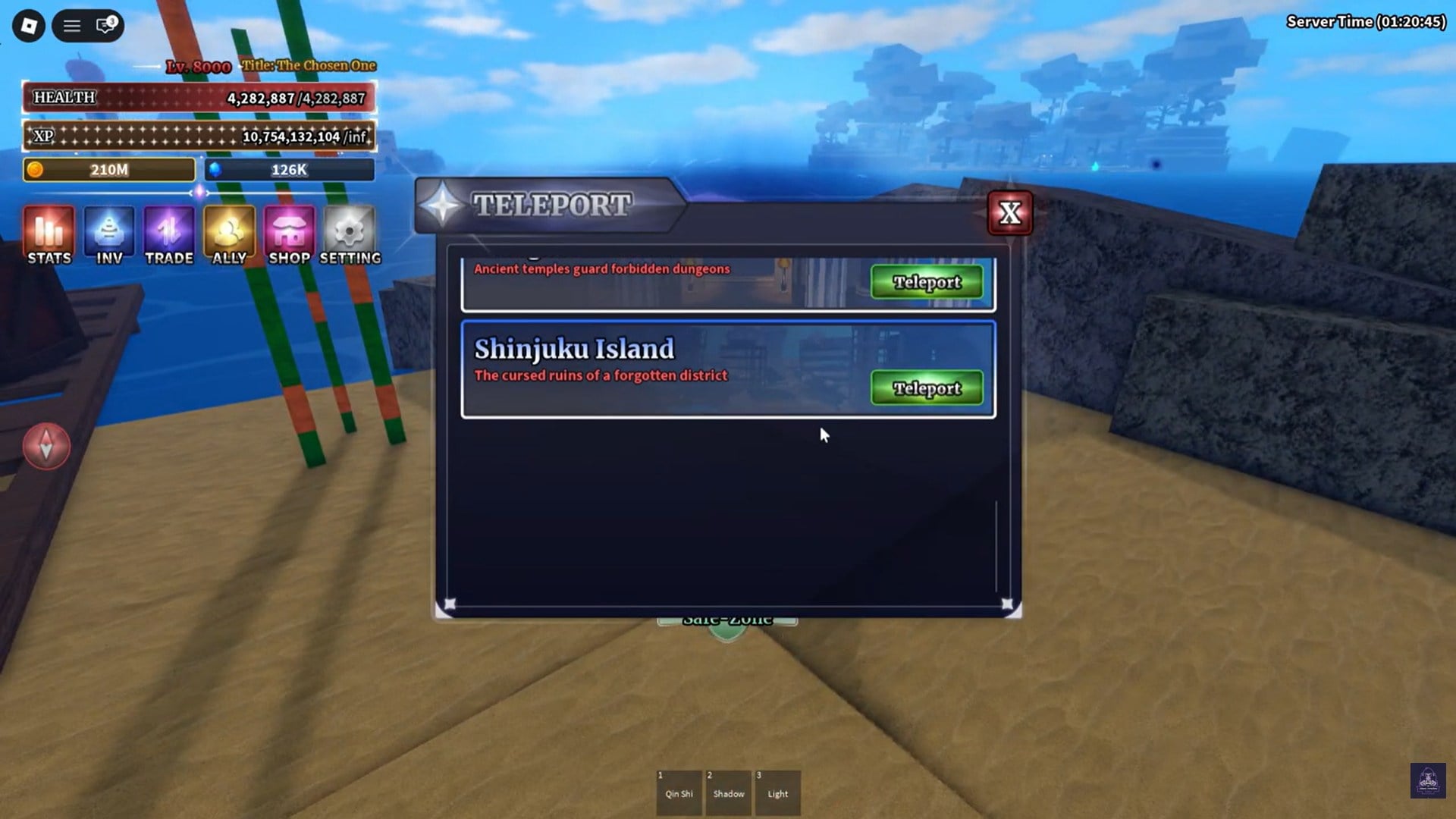The height and width of the screenshot is (819, 1456).
Task: Open the Roblox home menu icon
Action: [x=28, y=25]
